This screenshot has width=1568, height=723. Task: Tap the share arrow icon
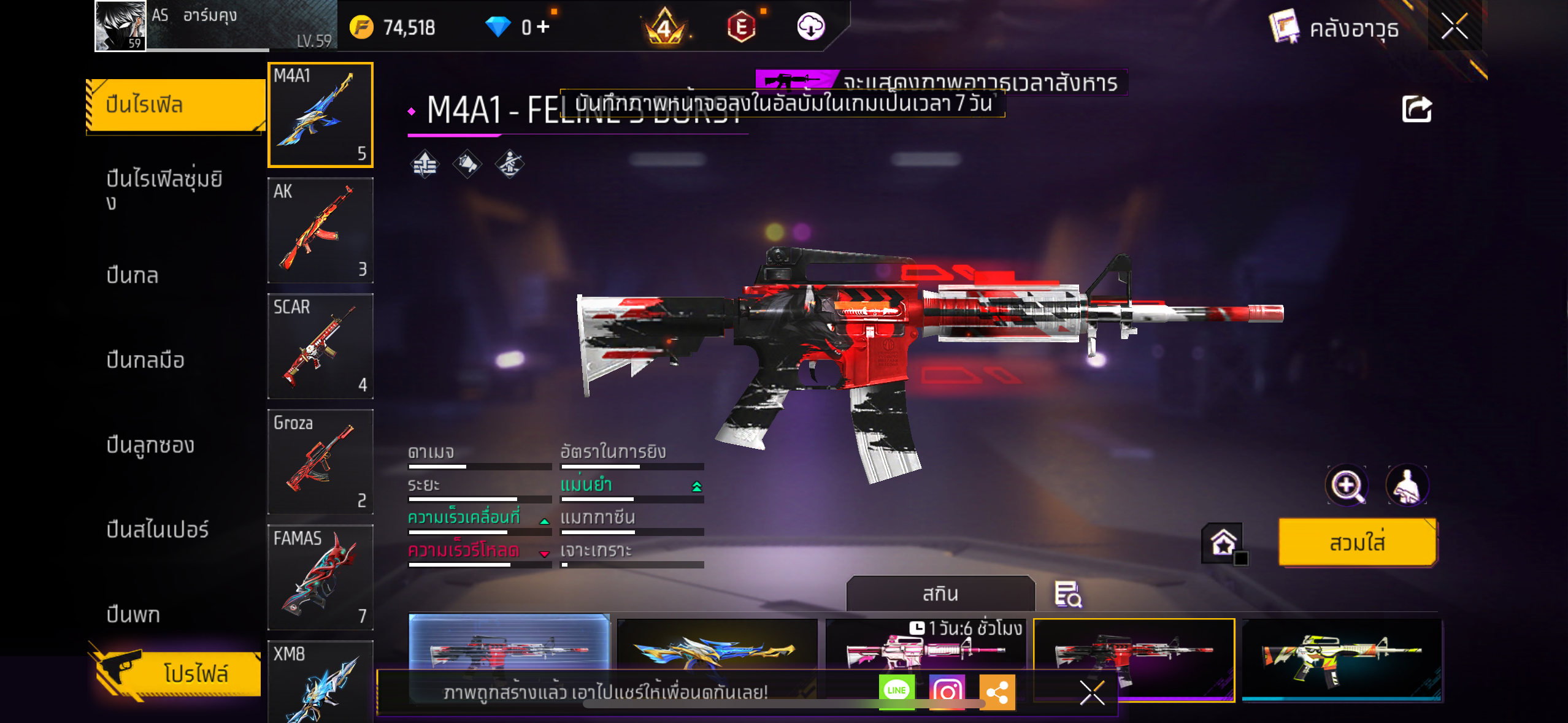pyautogui.click(x=1416, y=109)
